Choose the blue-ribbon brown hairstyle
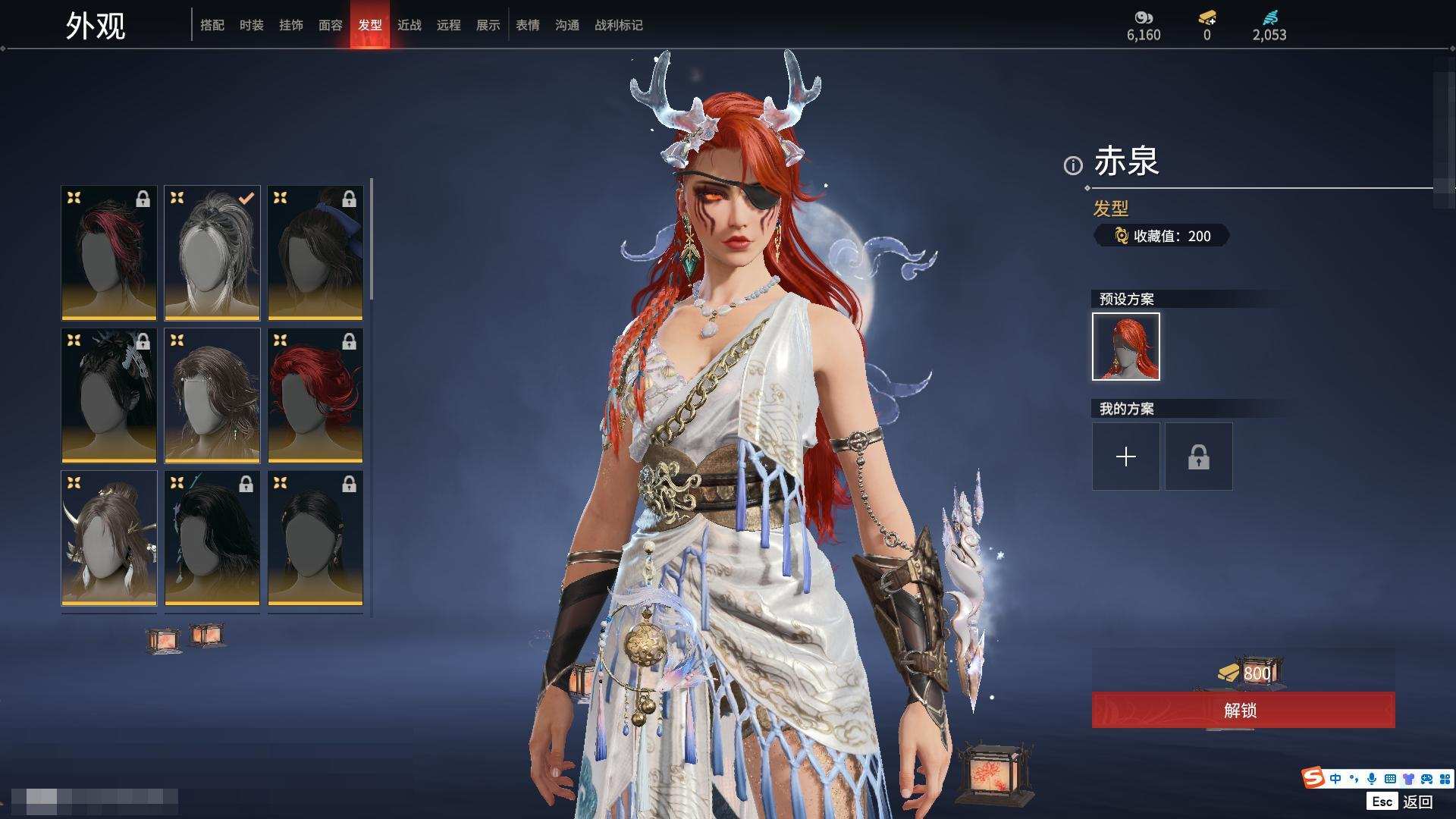 (x=315, y=253)
